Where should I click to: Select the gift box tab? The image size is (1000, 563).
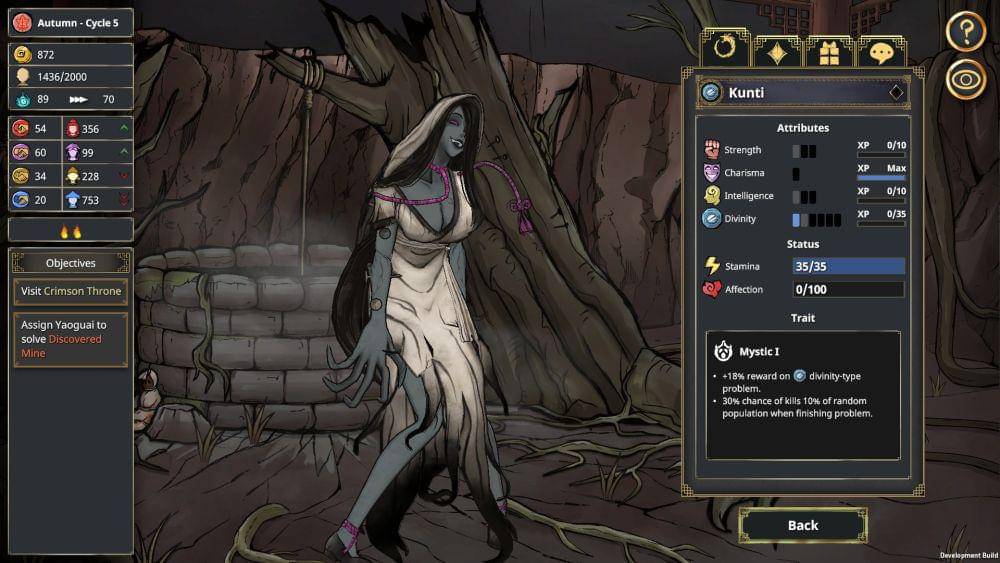tap(829, 52)
